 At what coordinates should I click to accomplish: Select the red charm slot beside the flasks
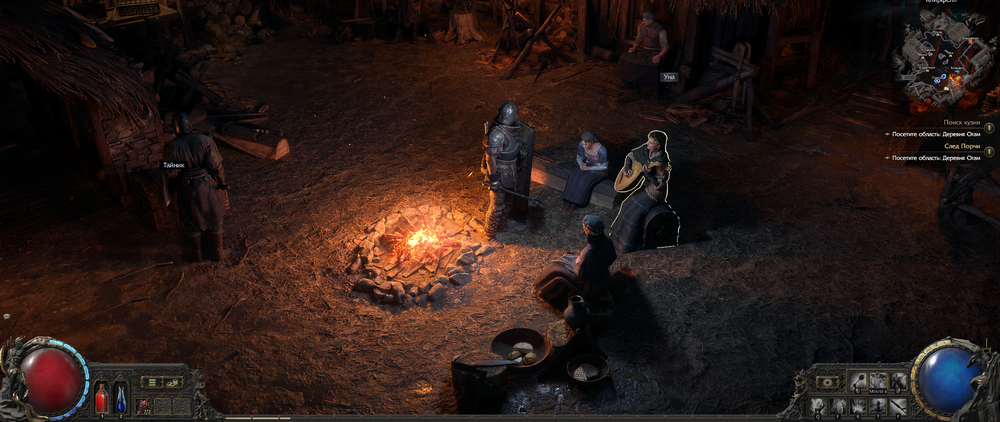[x=143, y=405]
